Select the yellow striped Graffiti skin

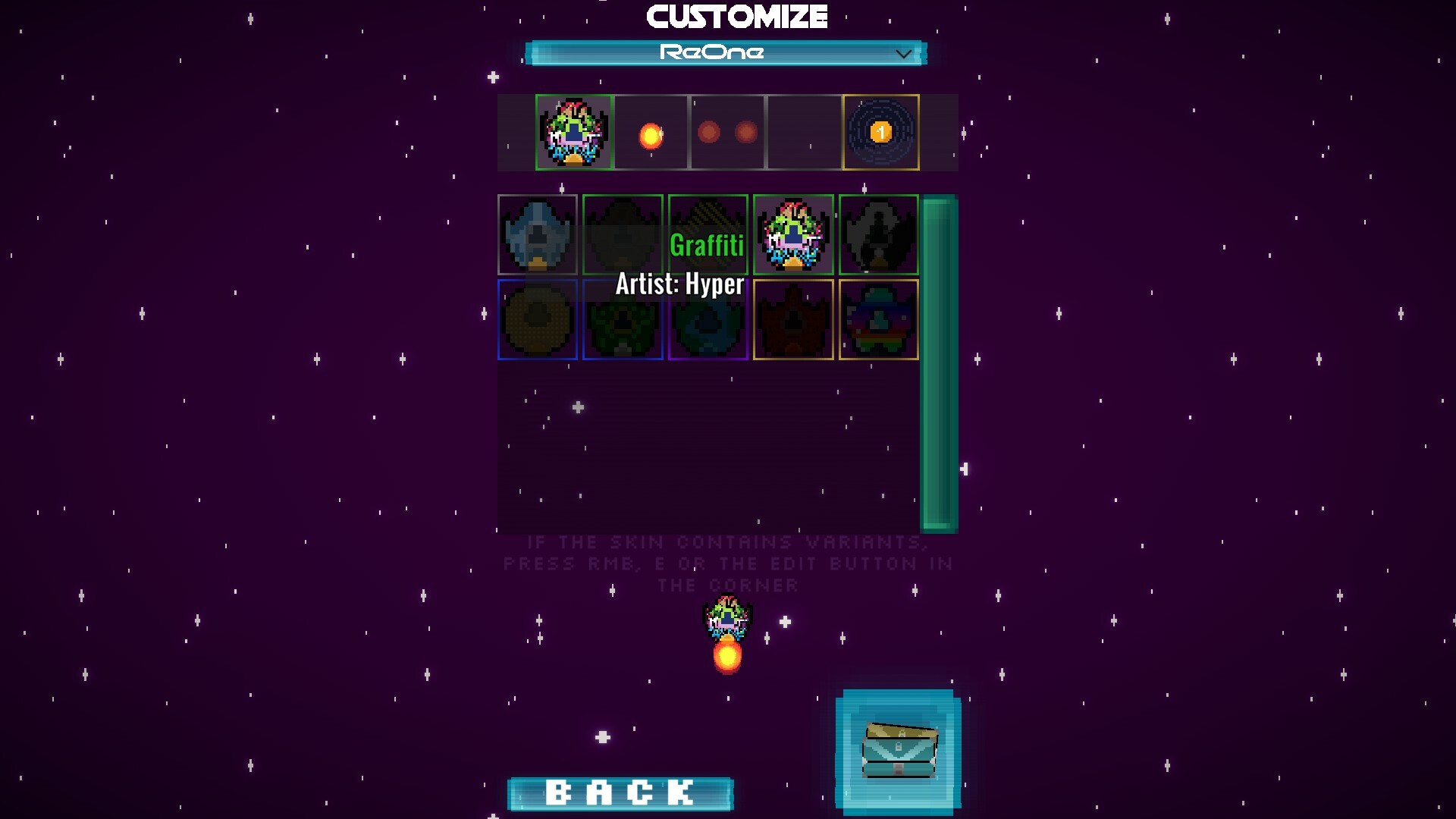[x=708, y=236]
